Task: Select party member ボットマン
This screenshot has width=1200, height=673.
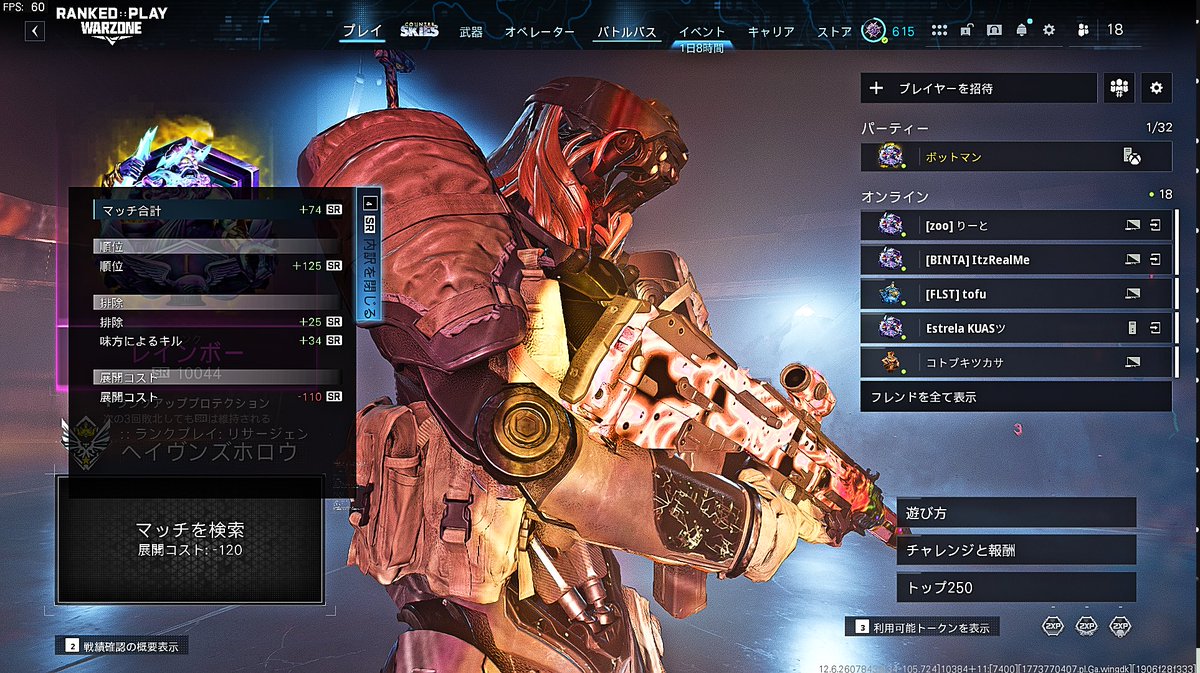Action: 1016,156
